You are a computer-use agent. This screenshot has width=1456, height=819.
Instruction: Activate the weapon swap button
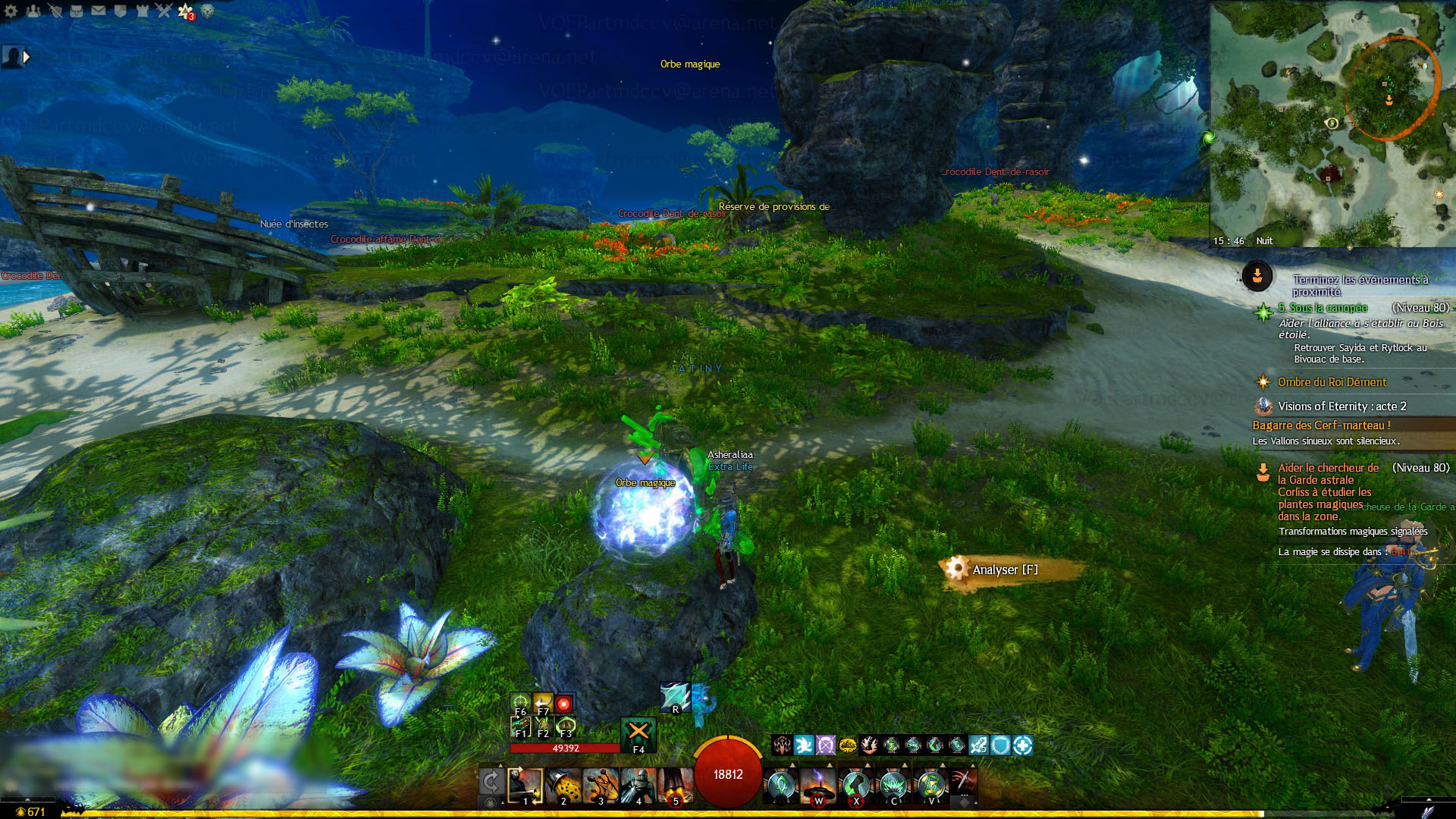coord(491,782)
